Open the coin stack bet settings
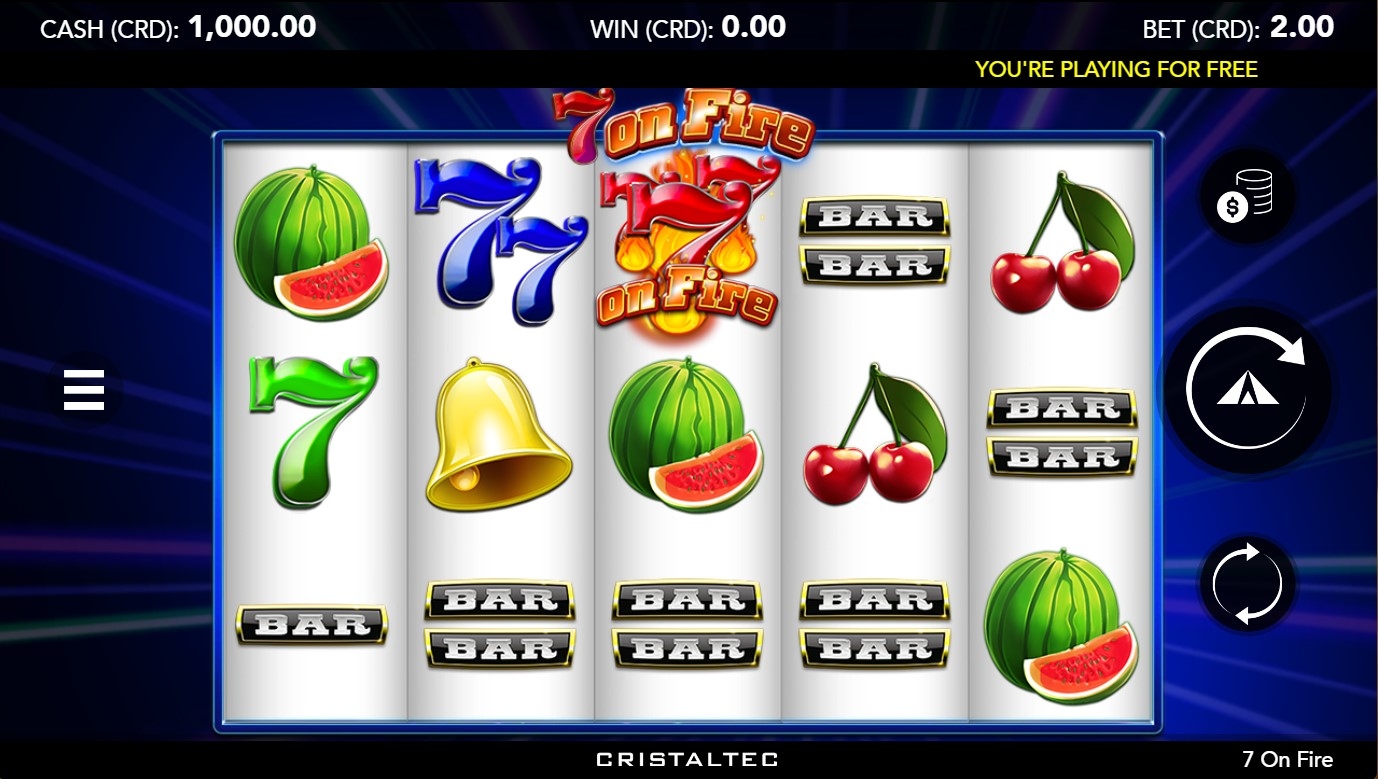Screen dimensions: 1378x779 [x=1246, y=197]
